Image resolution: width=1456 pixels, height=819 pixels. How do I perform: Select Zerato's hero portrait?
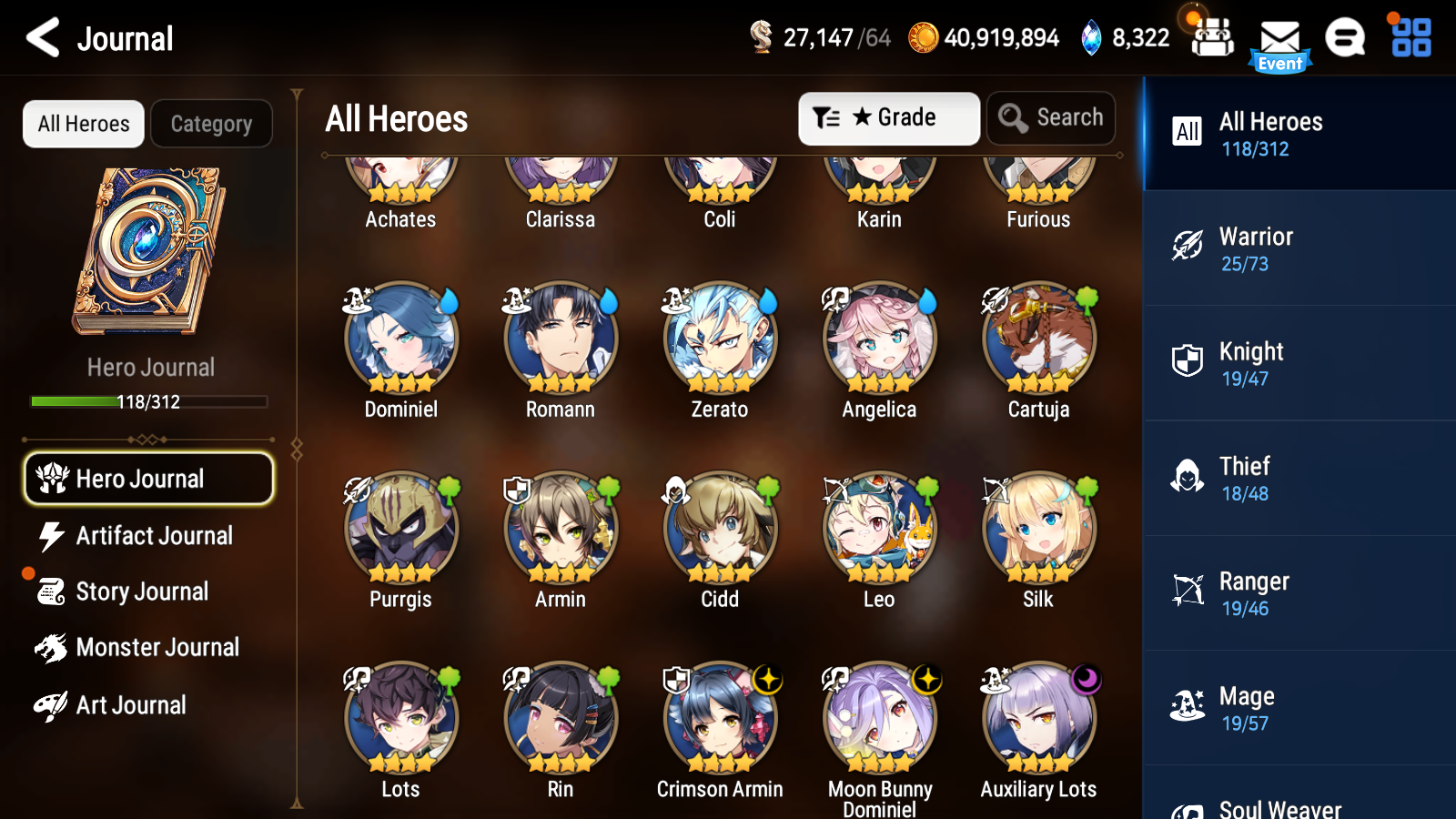[x=719, y=338]
